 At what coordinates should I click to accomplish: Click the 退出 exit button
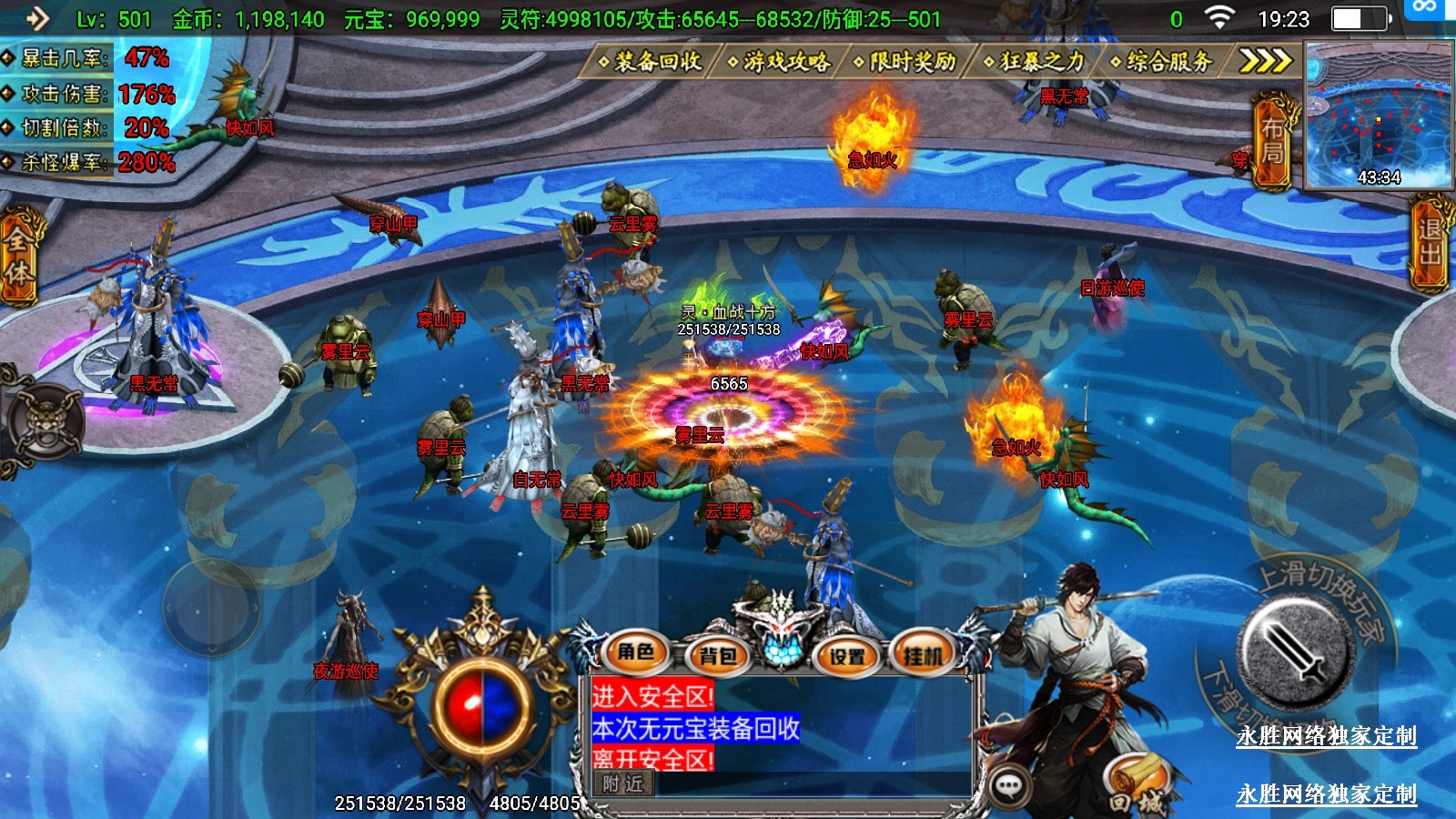pos(1430,242)
